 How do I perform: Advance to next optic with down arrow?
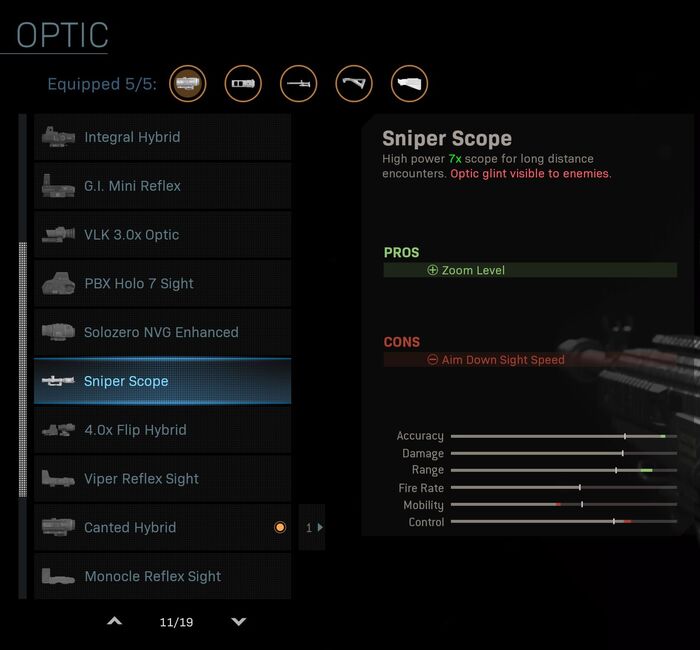[x=238, y=622]
